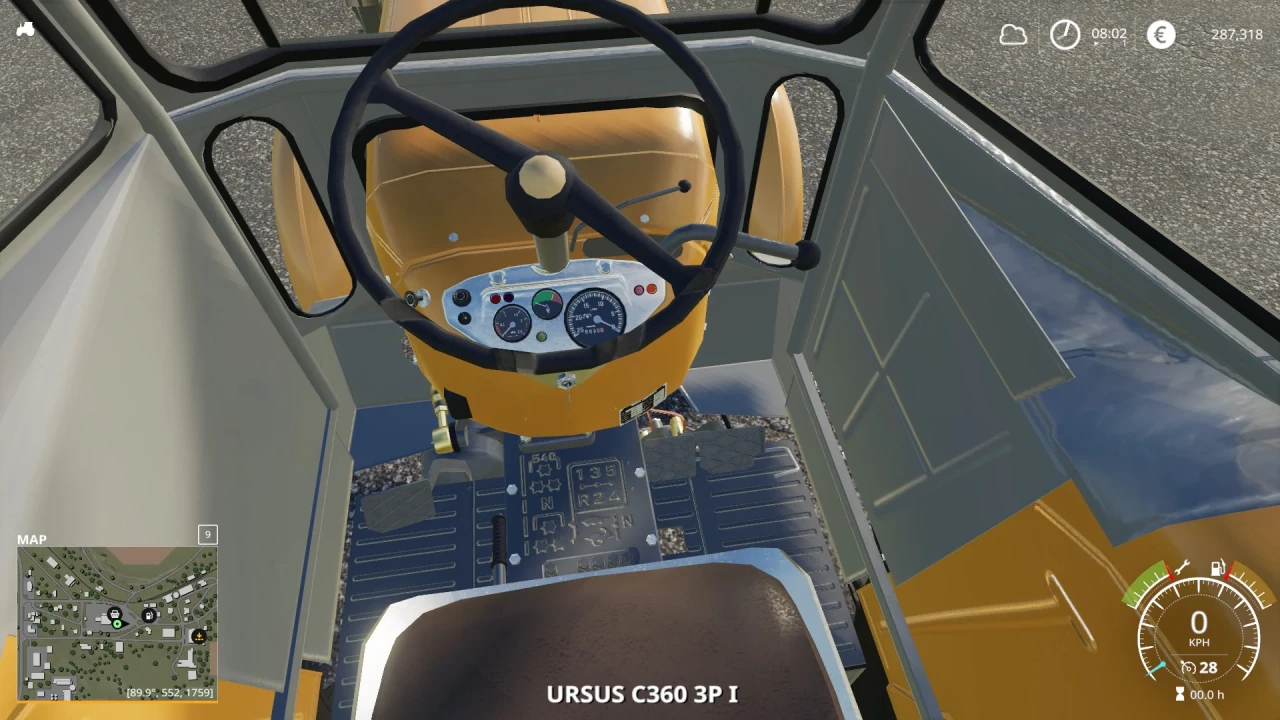
Task: Click the gas station marker on the minimap
Action: (148, 616)
